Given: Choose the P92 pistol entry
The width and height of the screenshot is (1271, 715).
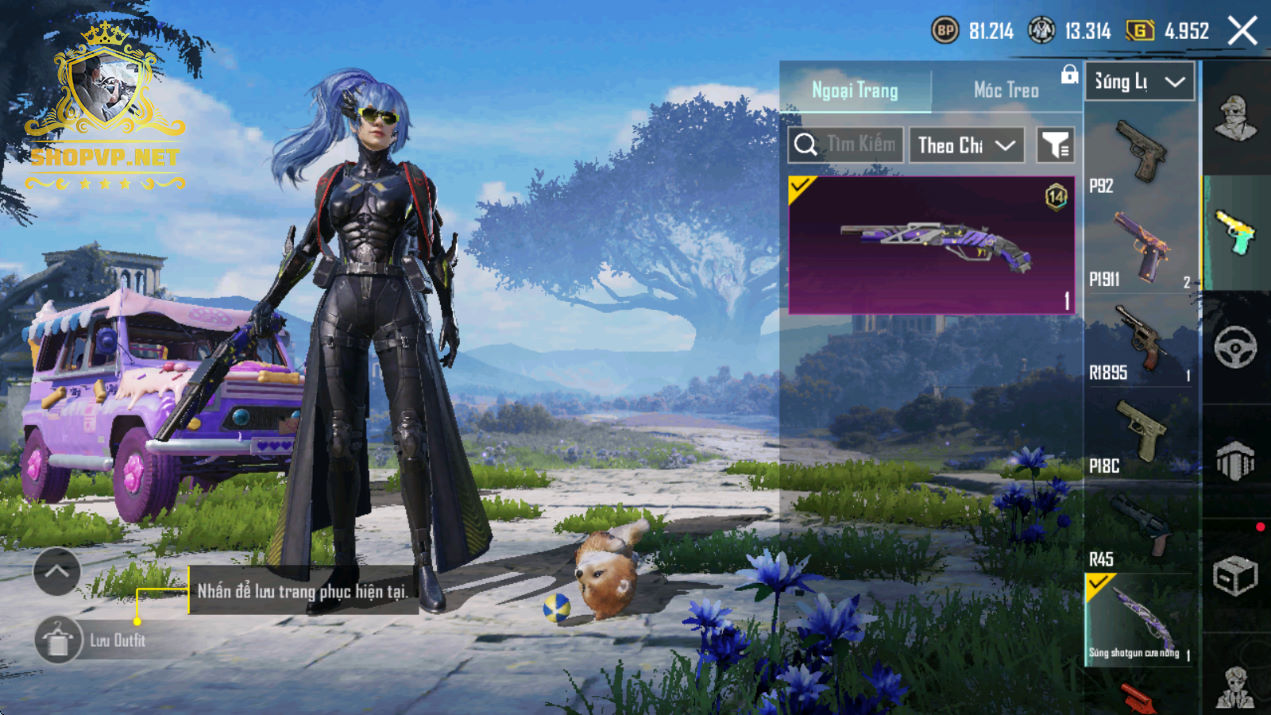Looking at the screenshot, I should click(1141, 153).
